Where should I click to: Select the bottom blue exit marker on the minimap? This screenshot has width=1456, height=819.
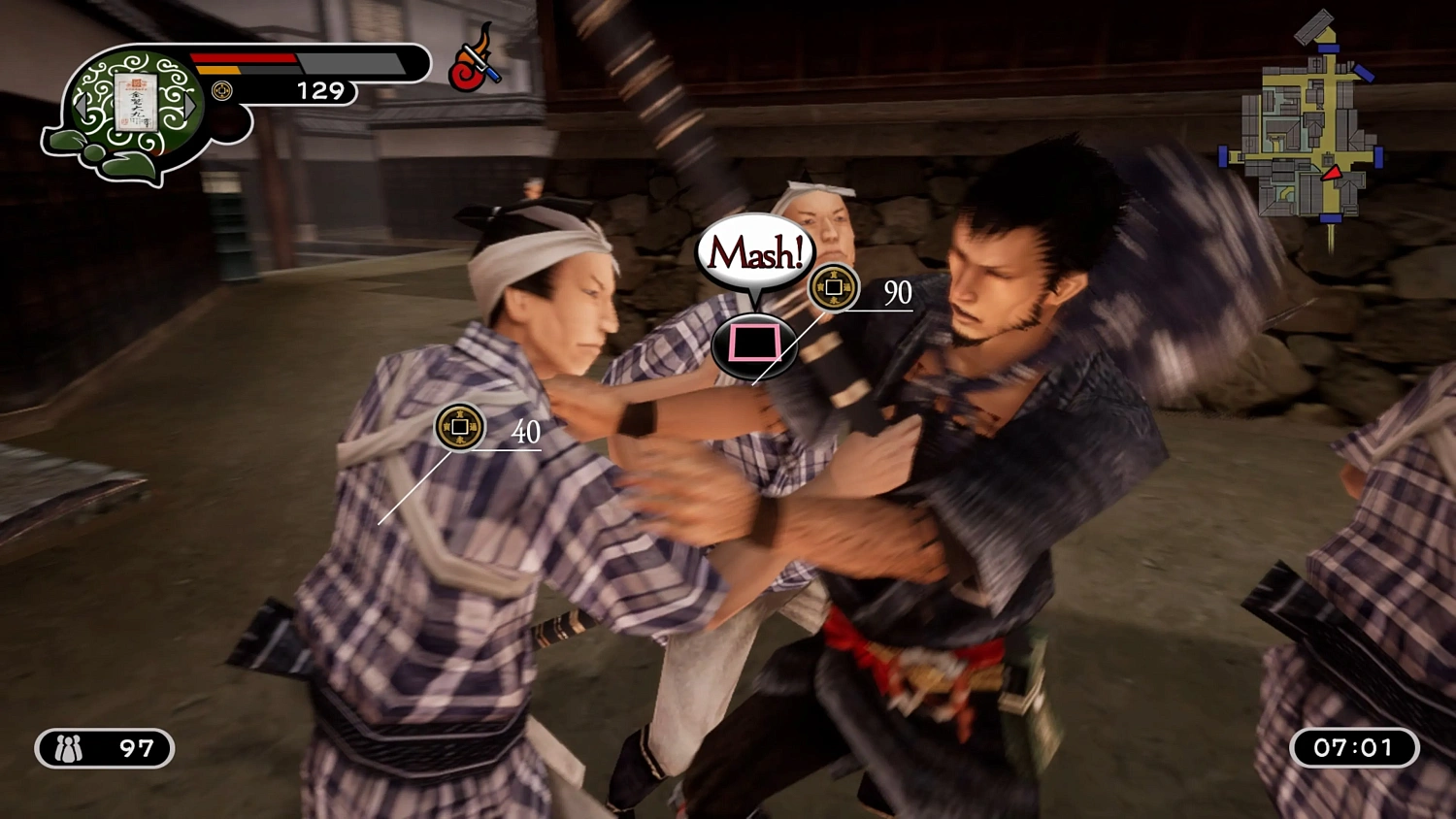[x=1331, y=219]
